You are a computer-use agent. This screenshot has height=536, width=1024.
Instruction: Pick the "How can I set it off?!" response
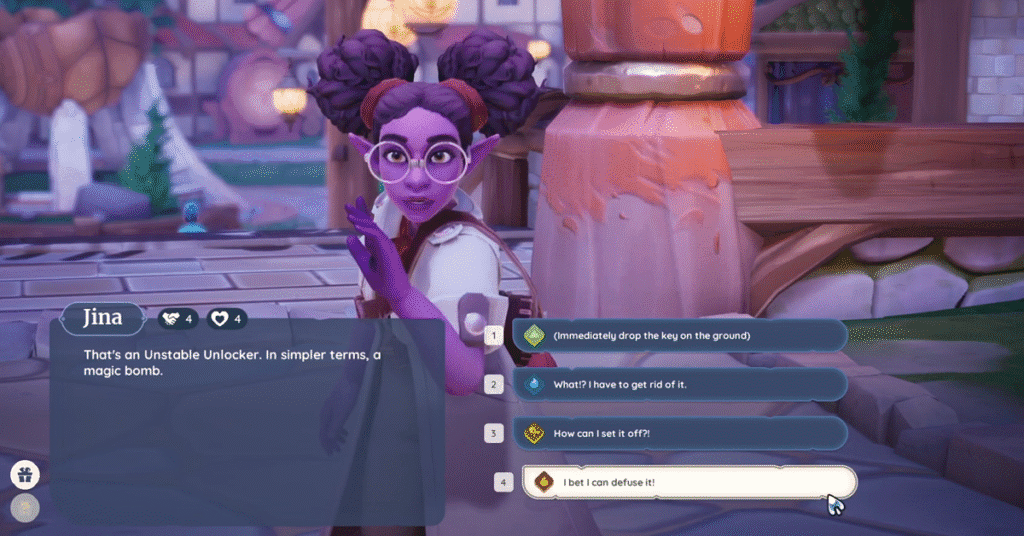tap(679, 433)
